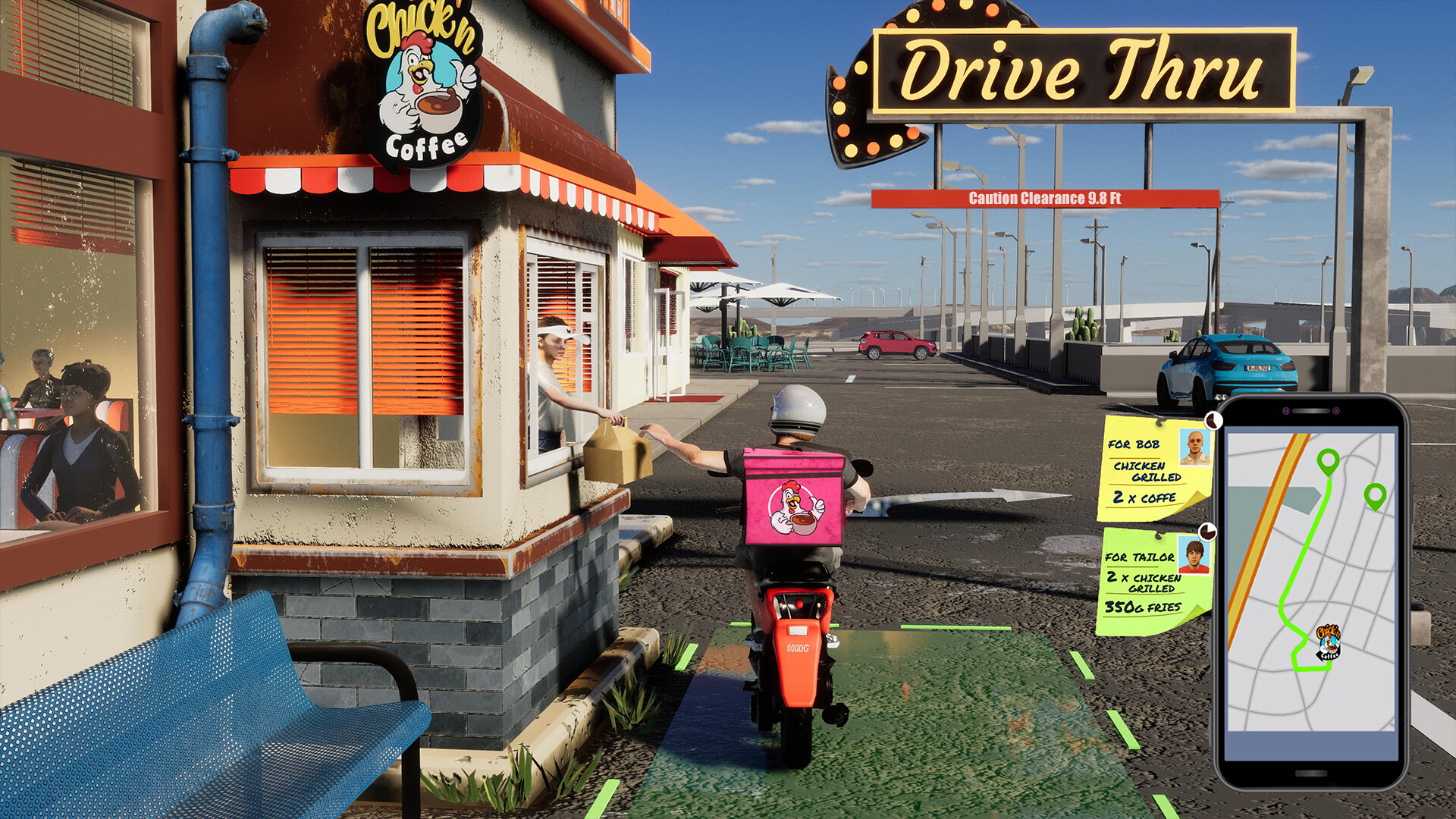The height and width of the screenshot is (819, 1456).
Task: Select the upper green destination pin on the map
Action: tap(1327, 461)
